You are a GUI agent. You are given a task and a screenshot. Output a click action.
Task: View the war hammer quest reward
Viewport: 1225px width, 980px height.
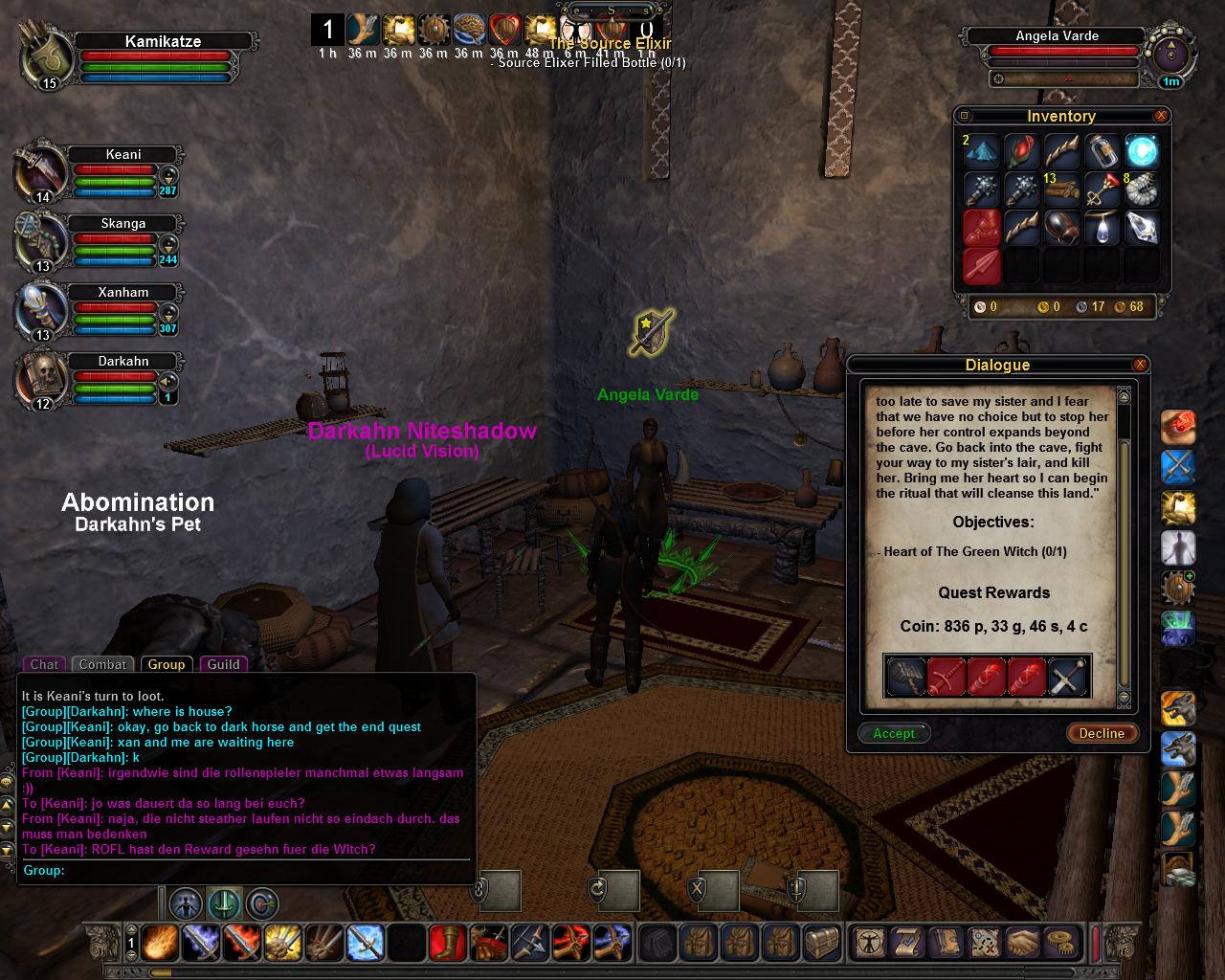tap(905, 677)
